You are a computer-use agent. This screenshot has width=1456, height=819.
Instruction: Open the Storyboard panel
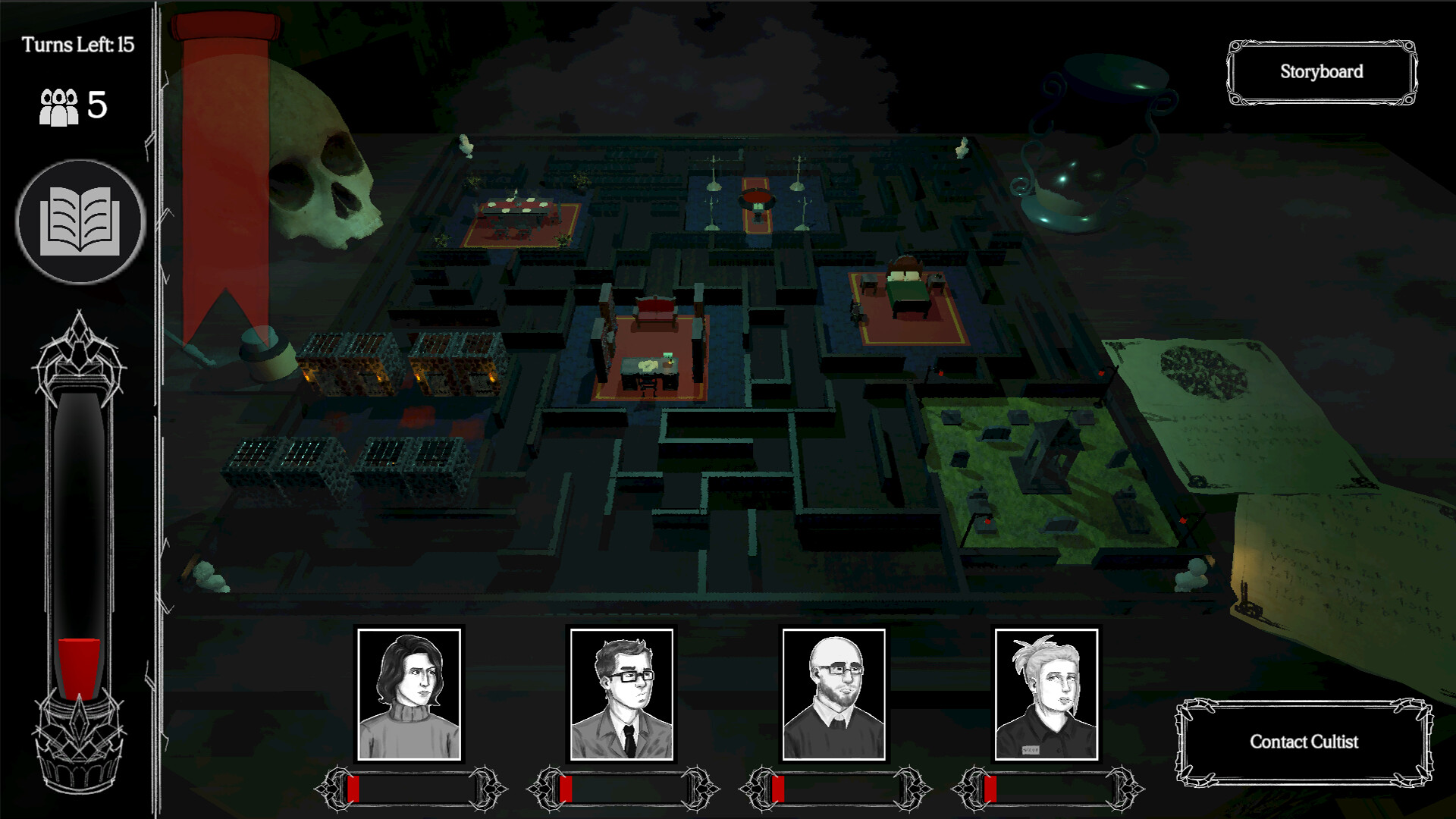click(x=1321, y=72)
